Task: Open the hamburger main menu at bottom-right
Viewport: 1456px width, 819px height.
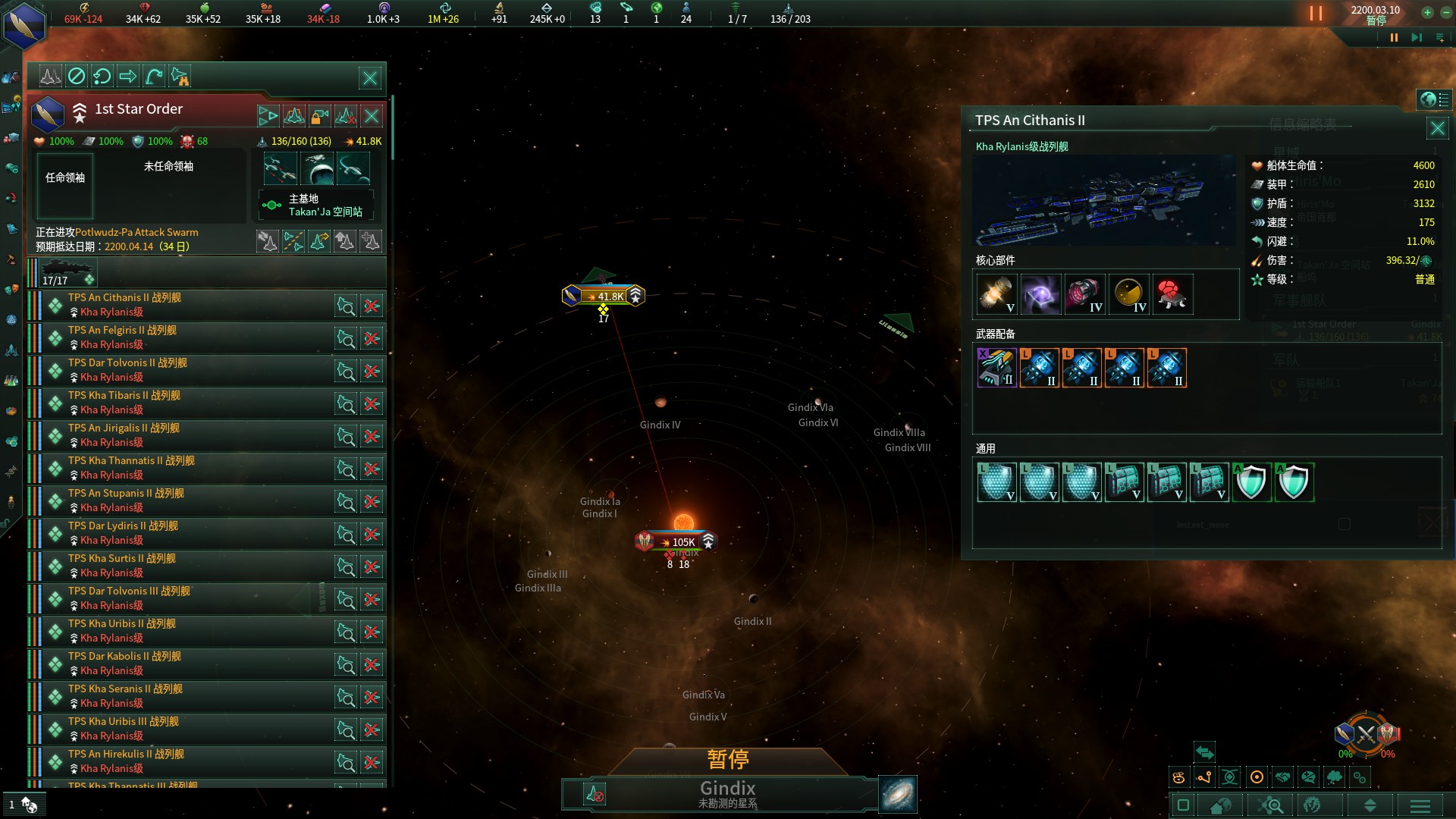Action: pos(1420,805)
